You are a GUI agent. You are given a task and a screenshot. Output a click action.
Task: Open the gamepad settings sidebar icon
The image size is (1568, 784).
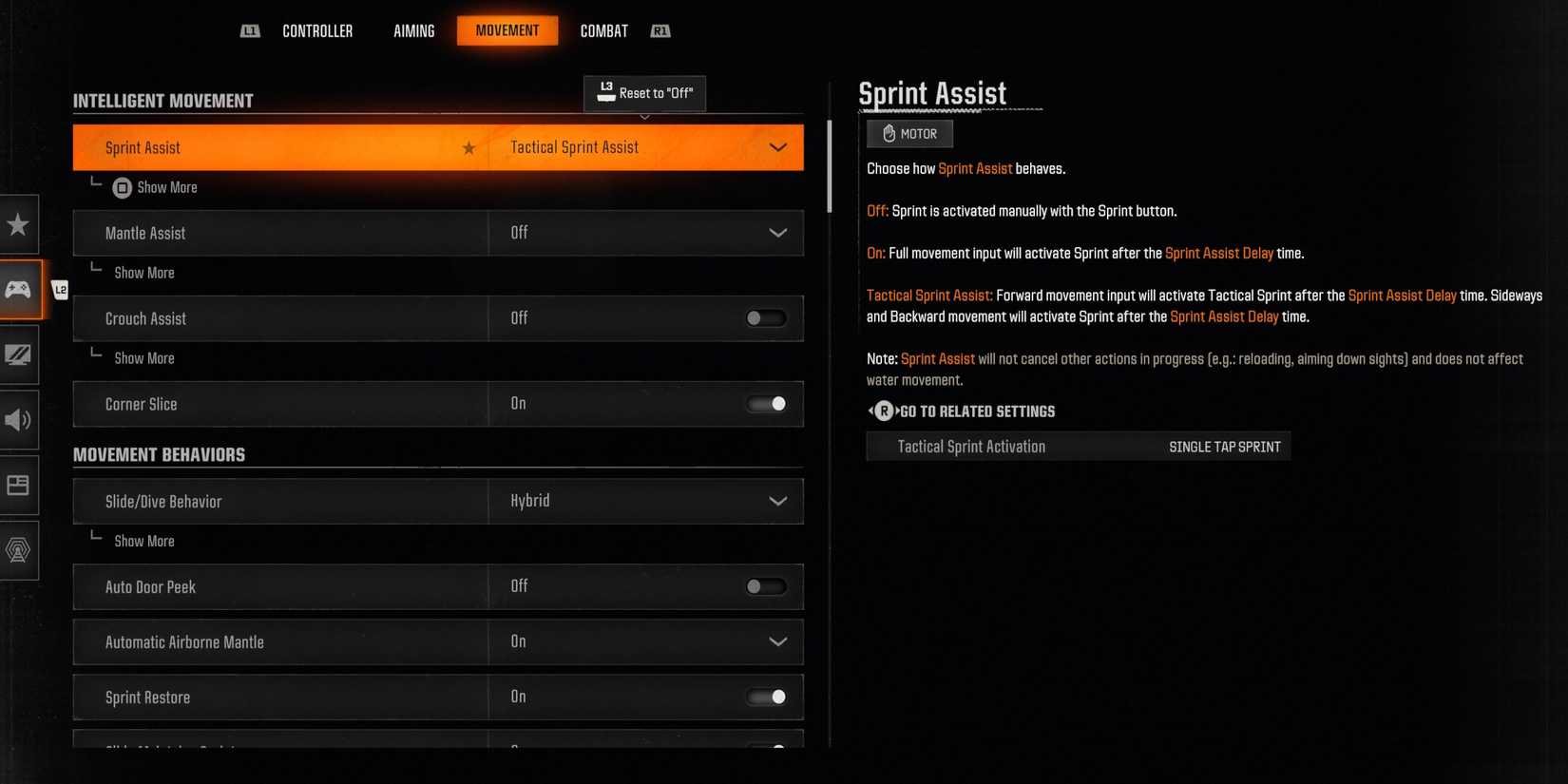(x=19, y=289)
